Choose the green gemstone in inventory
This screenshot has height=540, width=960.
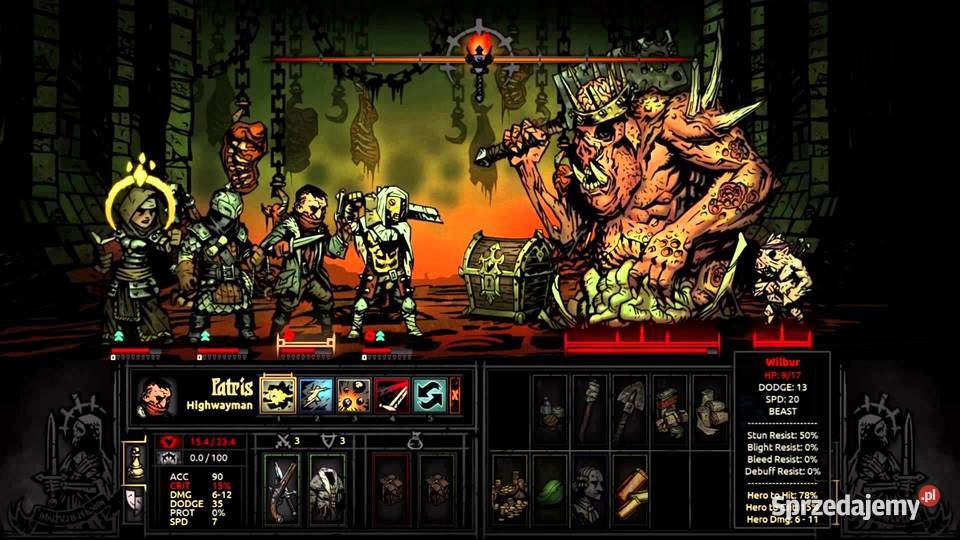pos(550,489)
